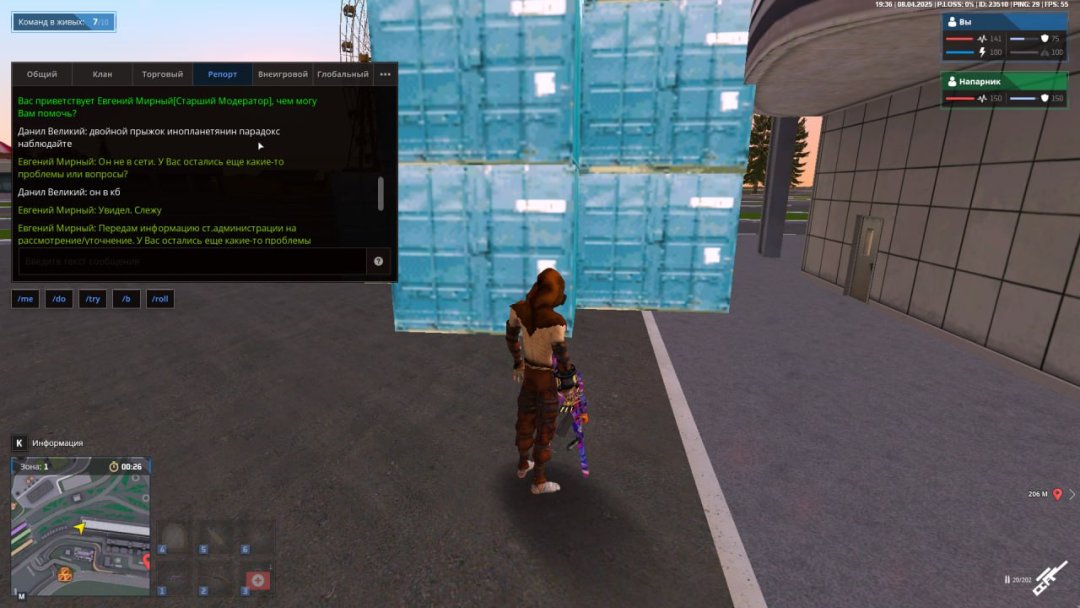Switch to the Общий chat tab
1080x608 pixels.
(42, 74)
